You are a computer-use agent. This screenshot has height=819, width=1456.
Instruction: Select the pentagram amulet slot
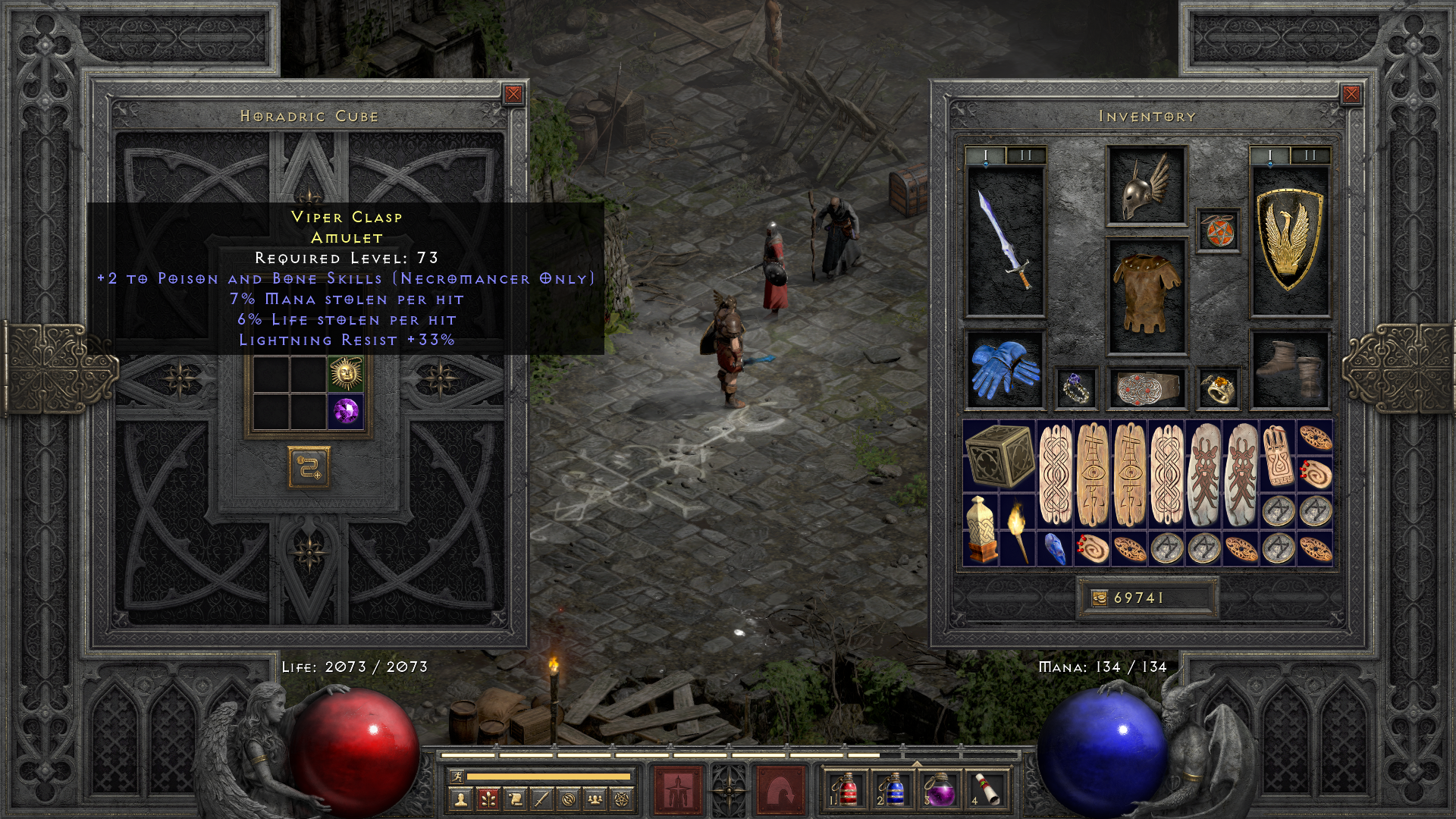tap(1218, 231)
